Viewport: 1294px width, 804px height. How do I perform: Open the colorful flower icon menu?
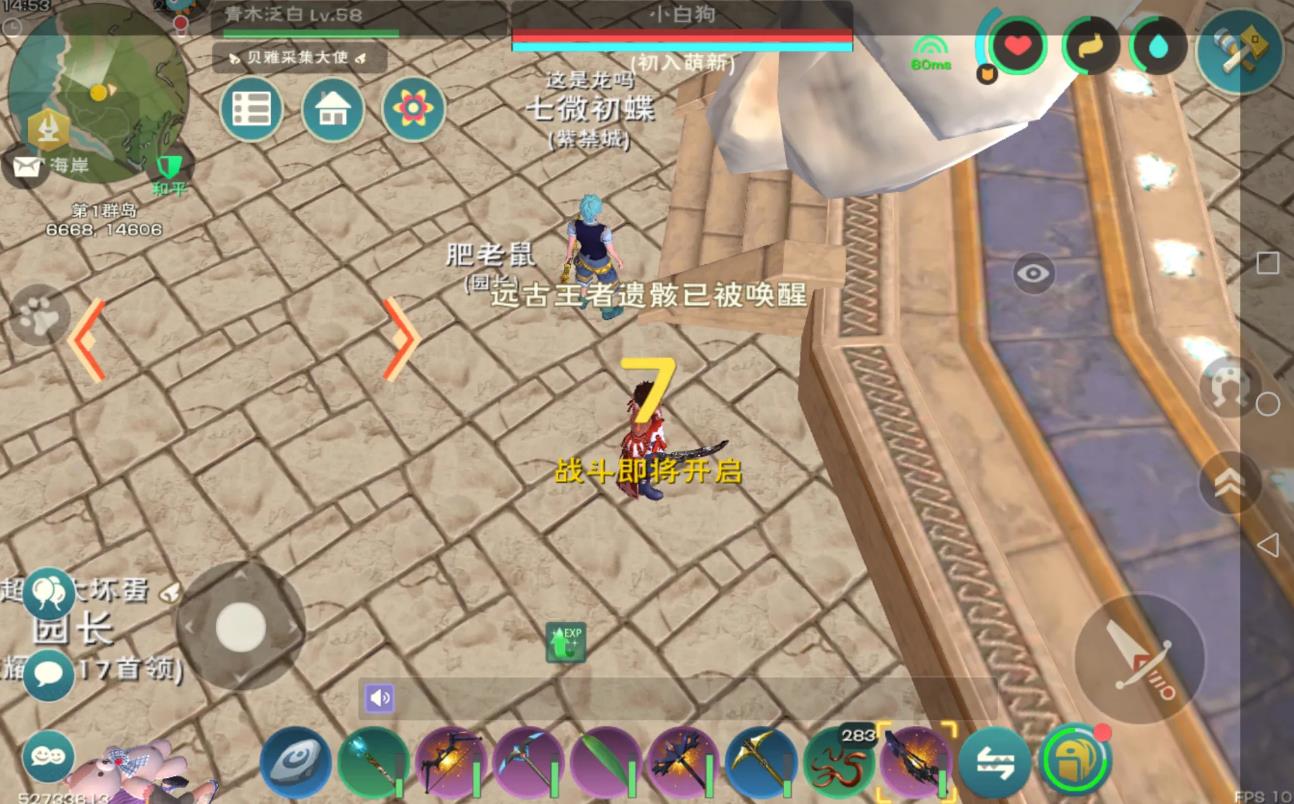tap(412, 108)
